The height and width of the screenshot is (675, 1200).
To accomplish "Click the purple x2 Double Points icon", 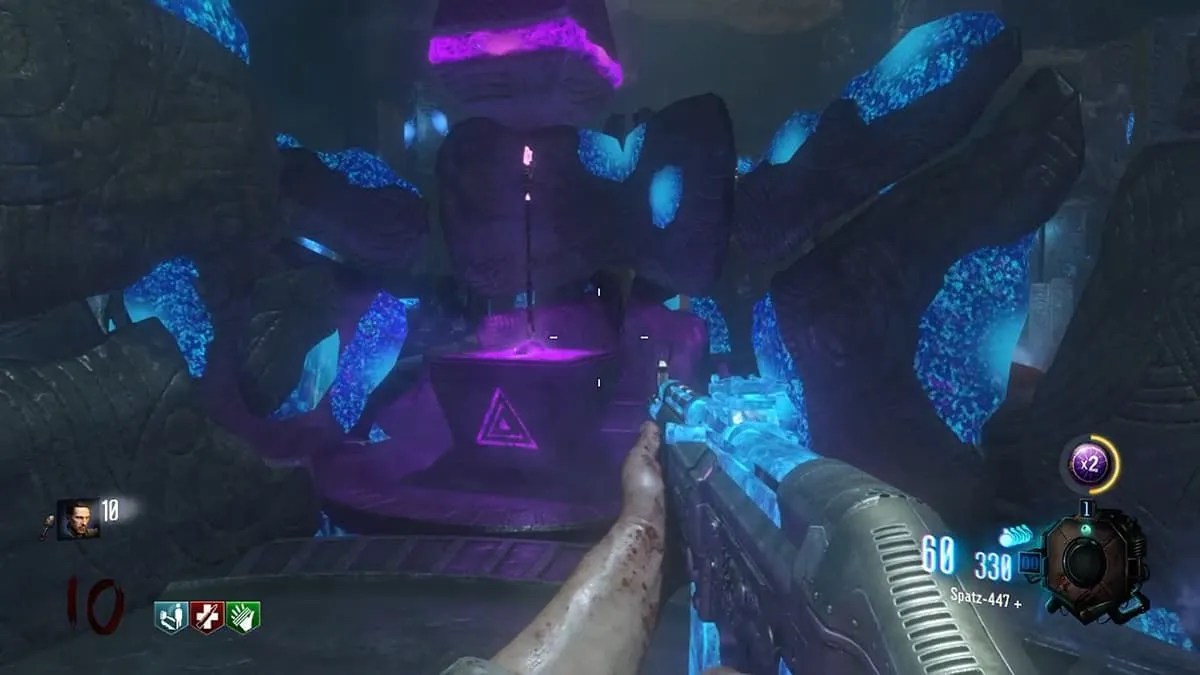I will (1087, 463).
